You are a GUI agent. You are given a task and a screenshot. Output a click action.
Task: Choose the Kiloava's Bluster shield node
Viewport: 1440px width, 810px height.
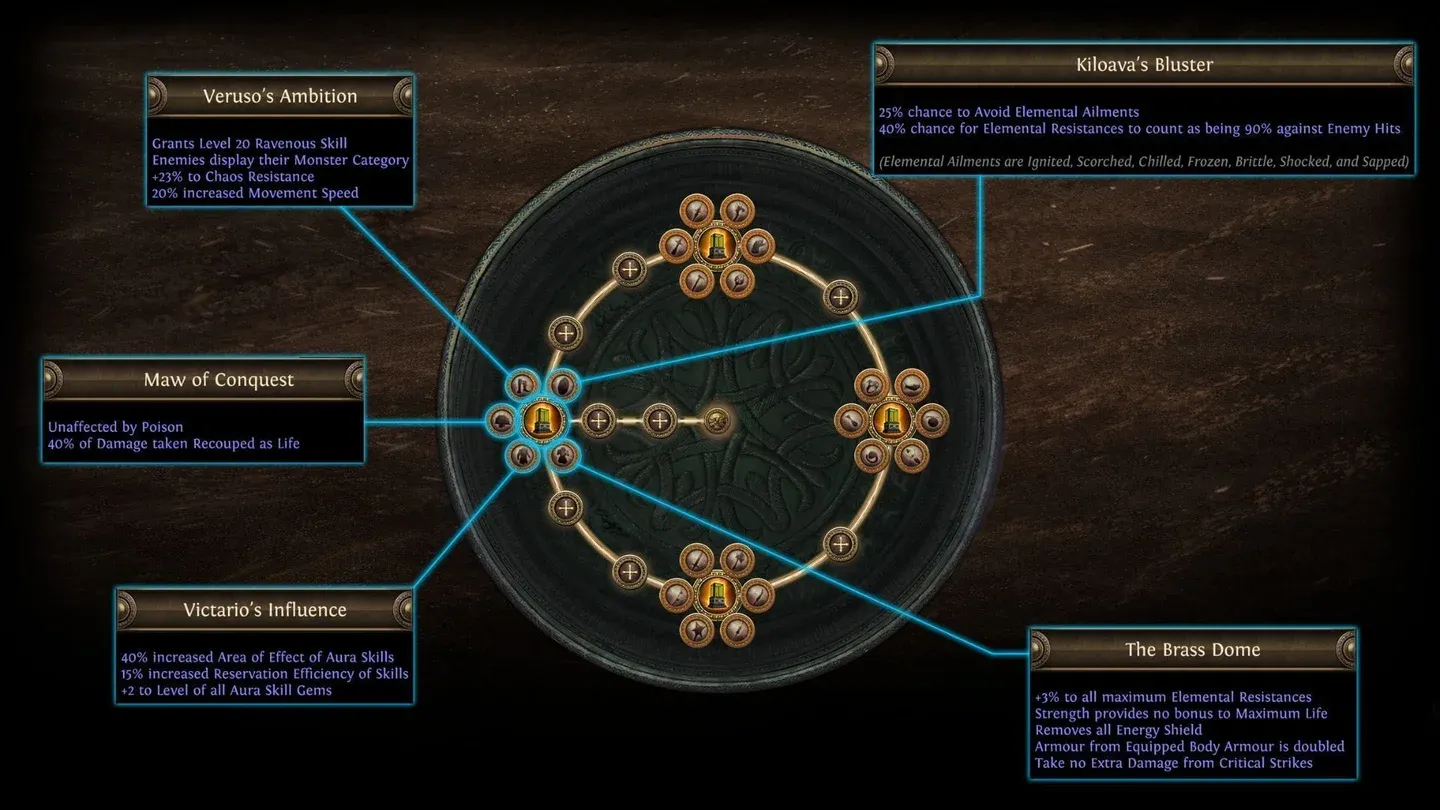(x=564, y=384)
